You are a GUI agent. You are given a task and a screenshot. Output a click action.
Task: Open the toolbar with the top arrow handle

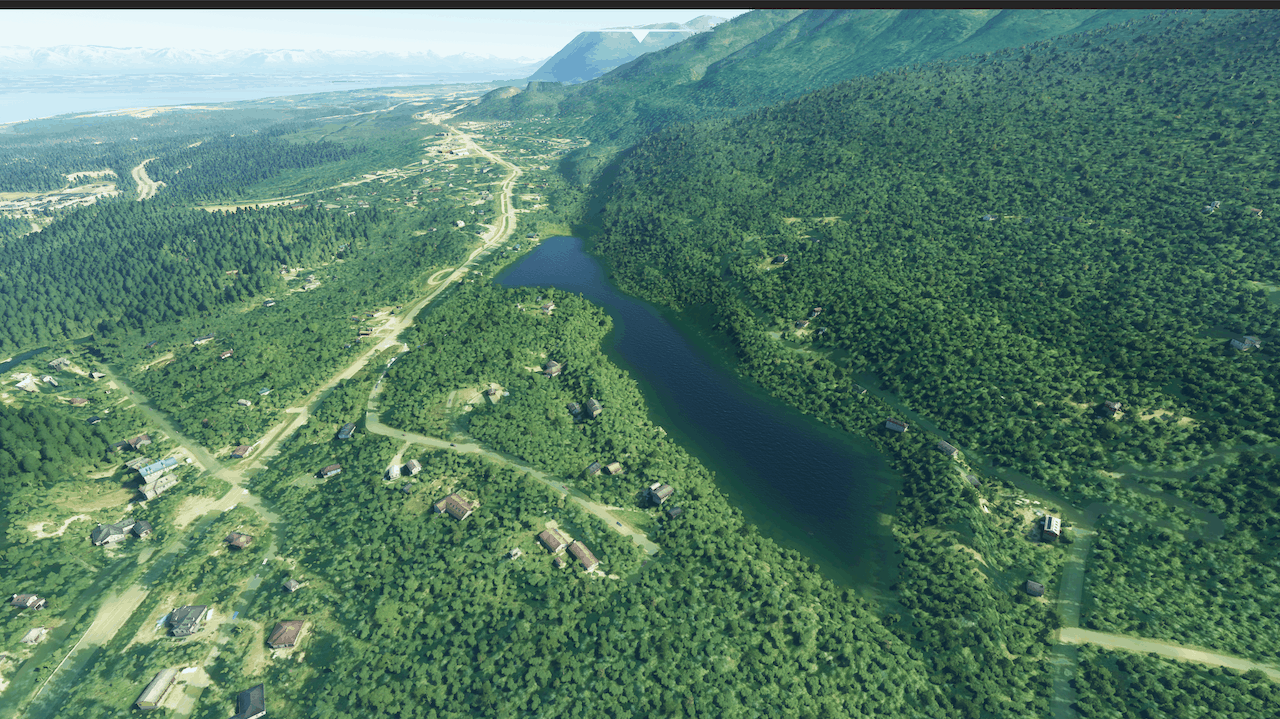point(639,35)
